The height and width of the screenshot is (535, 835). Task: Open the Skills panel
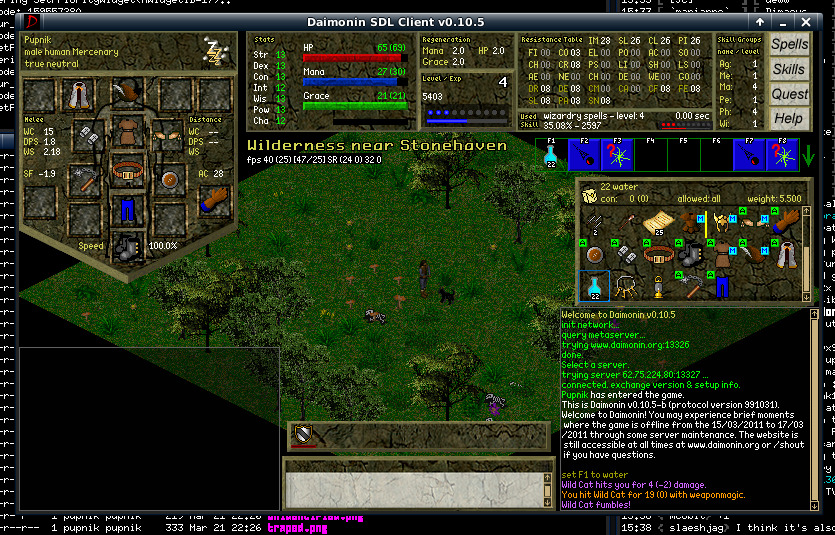click(x=789, y=70)
